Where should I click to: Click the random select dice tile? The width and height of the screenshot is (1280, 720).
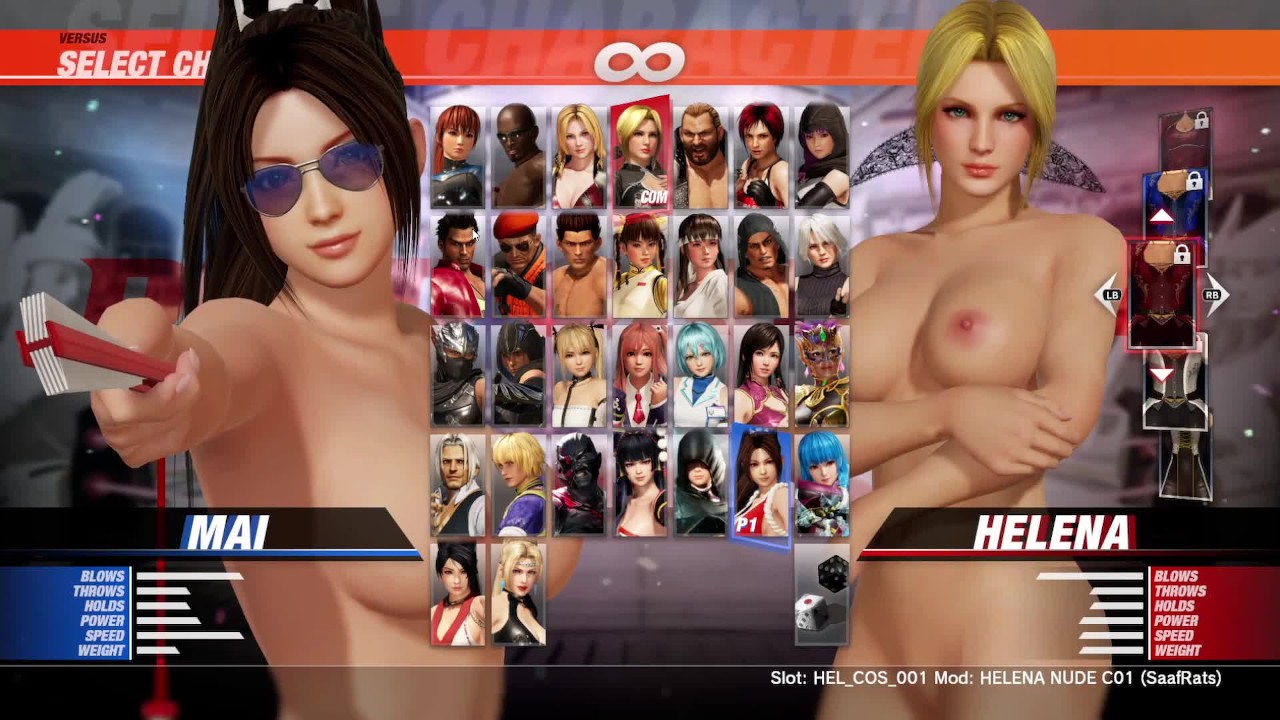point(822,593)
